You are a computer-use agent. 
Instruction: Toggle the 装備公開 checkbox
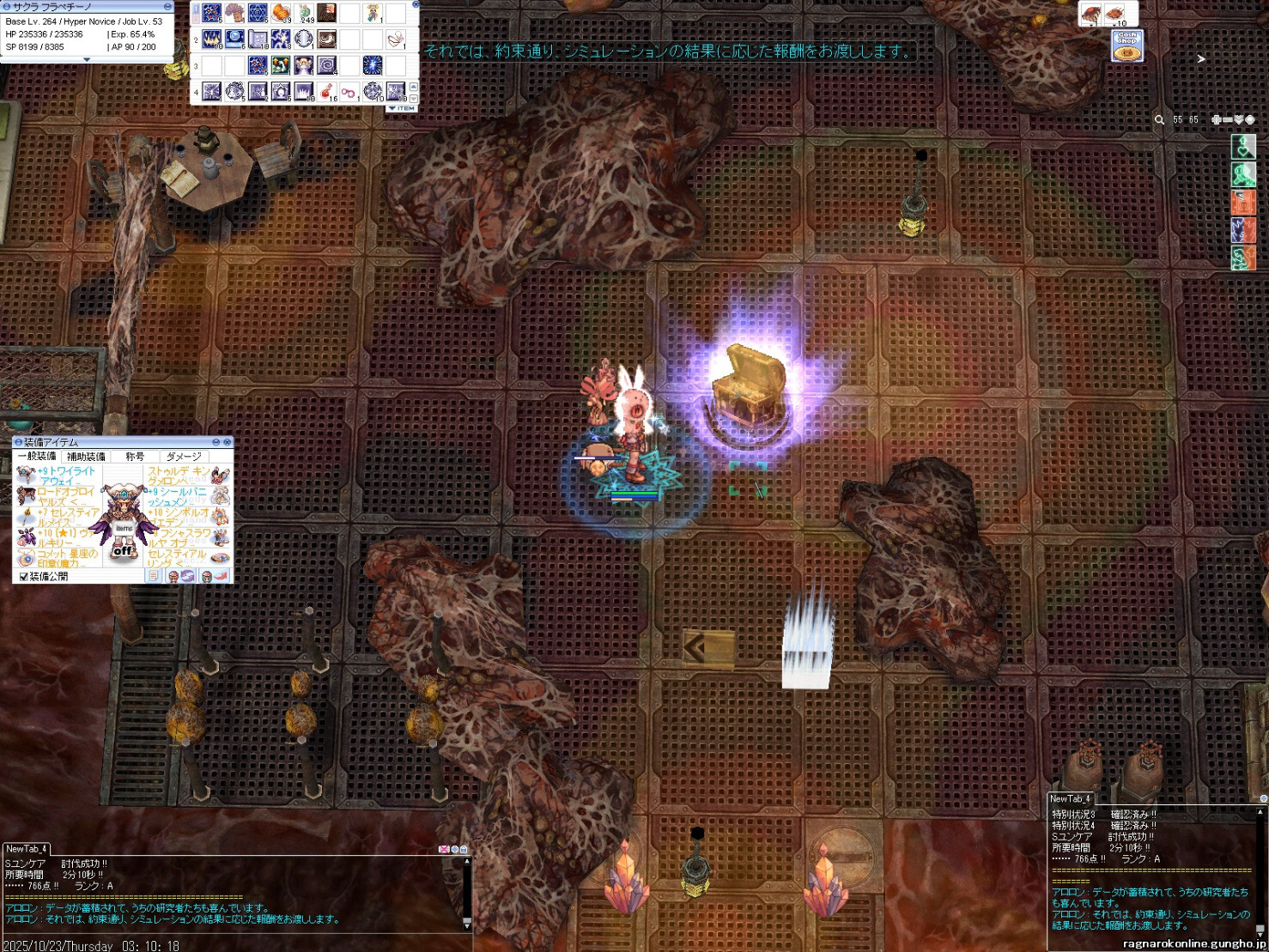point(23,577)
